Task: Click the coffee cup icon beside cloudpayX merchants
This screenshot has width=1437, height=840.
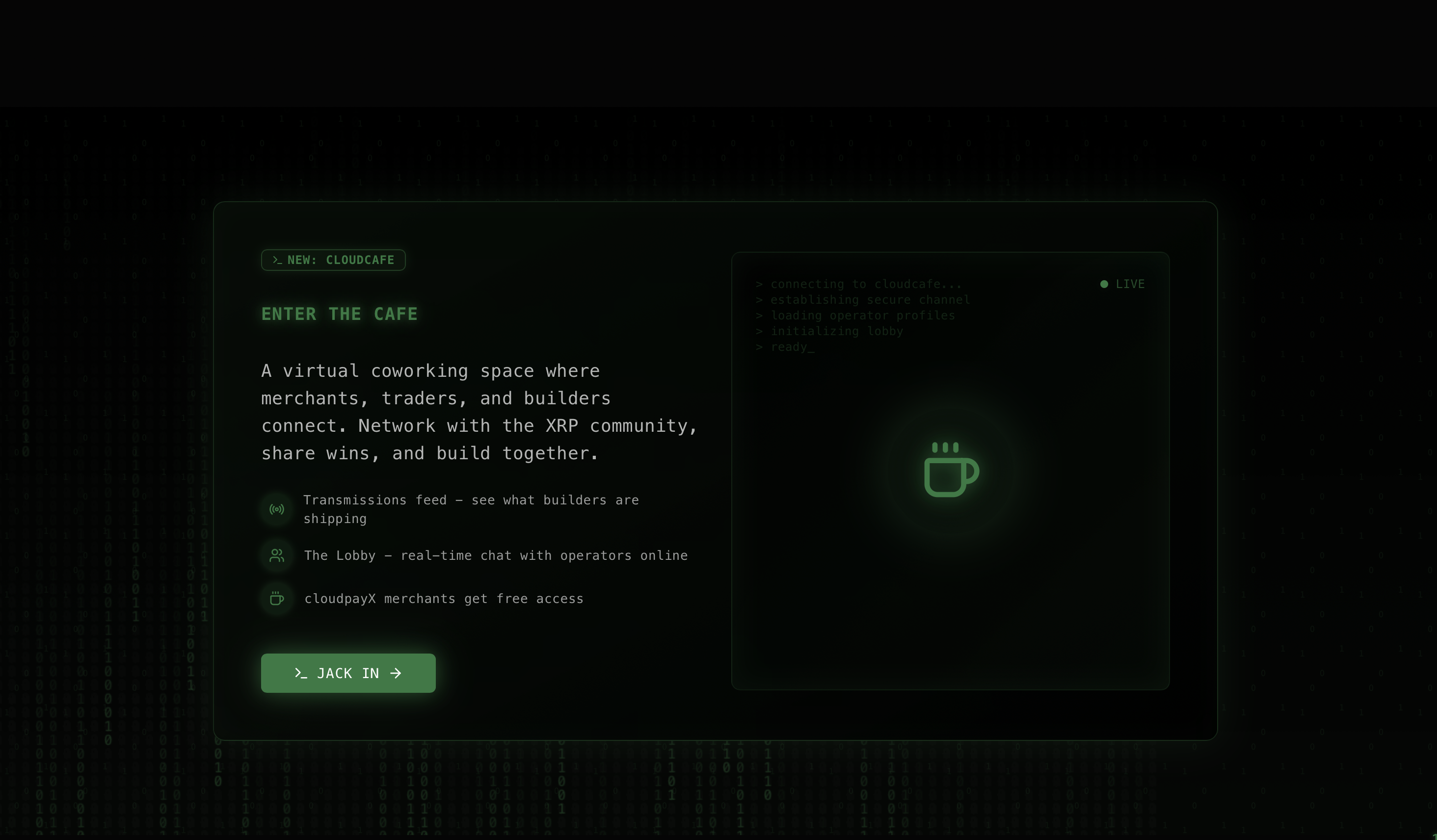Action: pos(277,598)
